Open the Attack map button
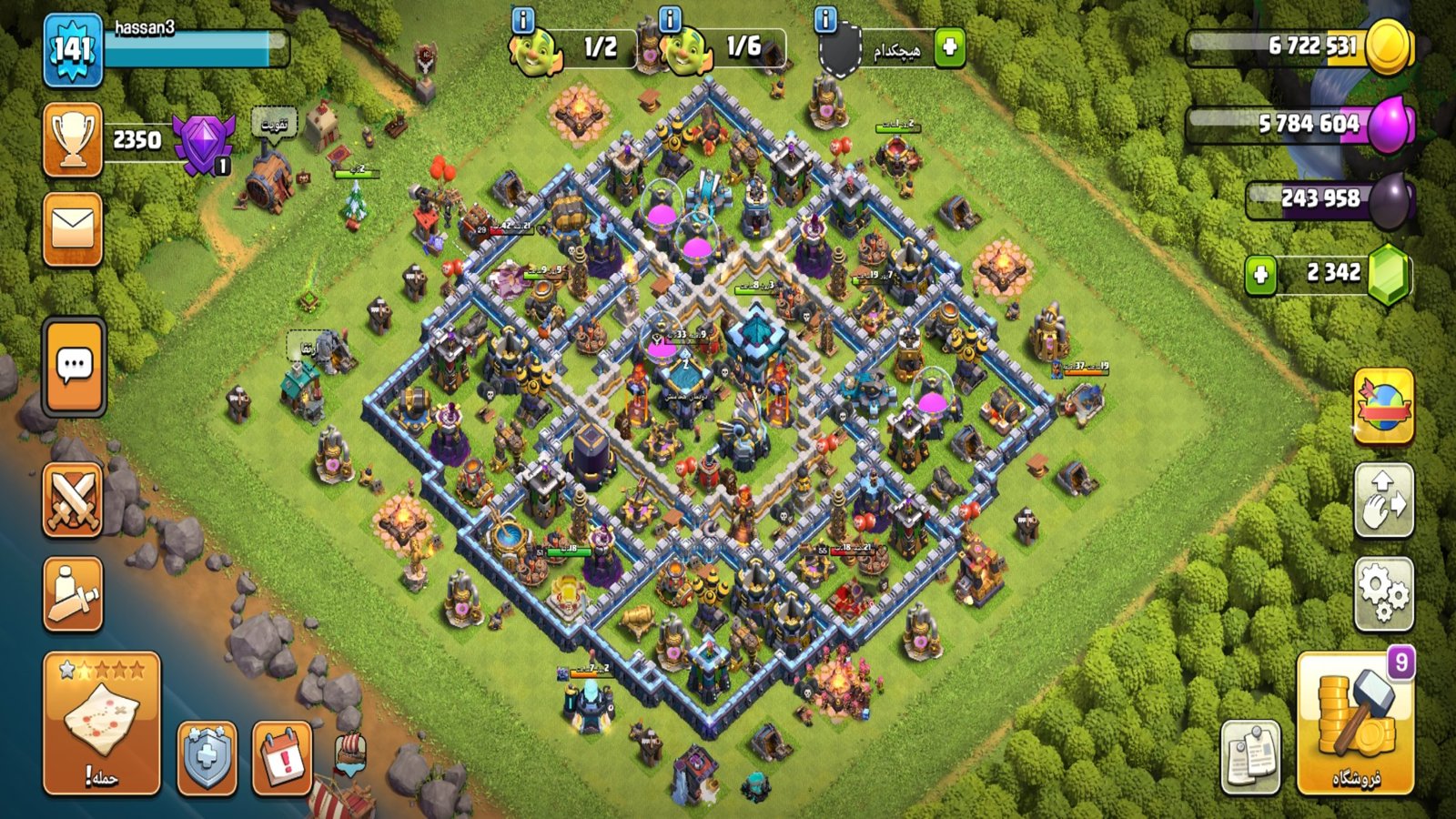 click(x=101, y=723)
